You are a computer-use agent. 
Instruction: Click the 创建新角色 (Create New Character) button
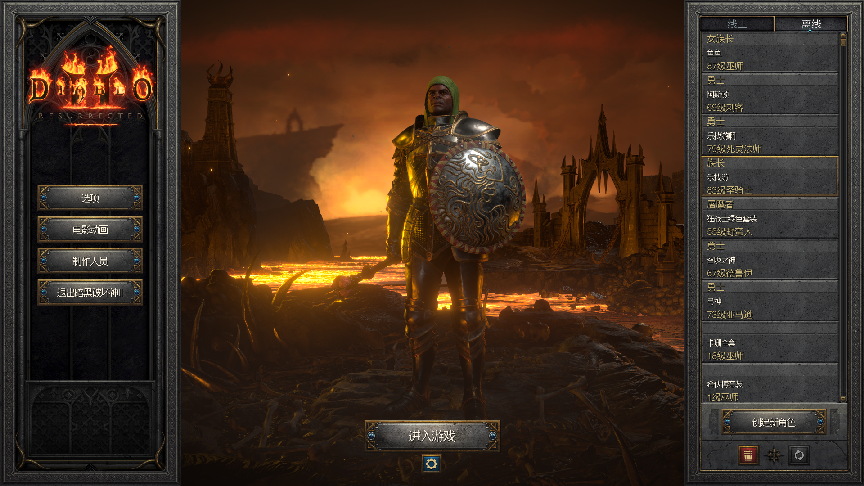[773, 422]
